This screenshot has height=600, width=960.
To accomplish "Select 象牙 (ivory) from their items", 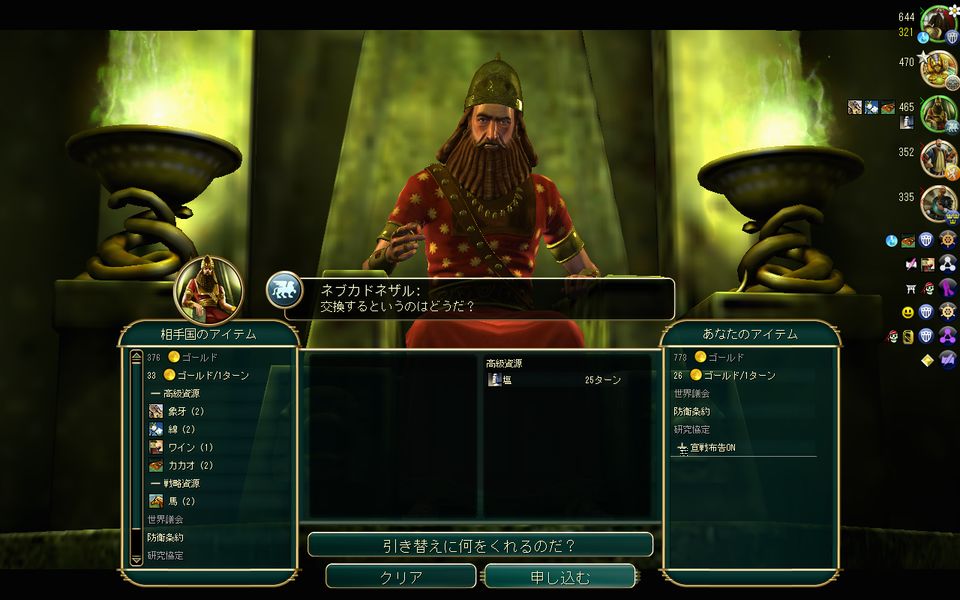I will click(183, 411).
